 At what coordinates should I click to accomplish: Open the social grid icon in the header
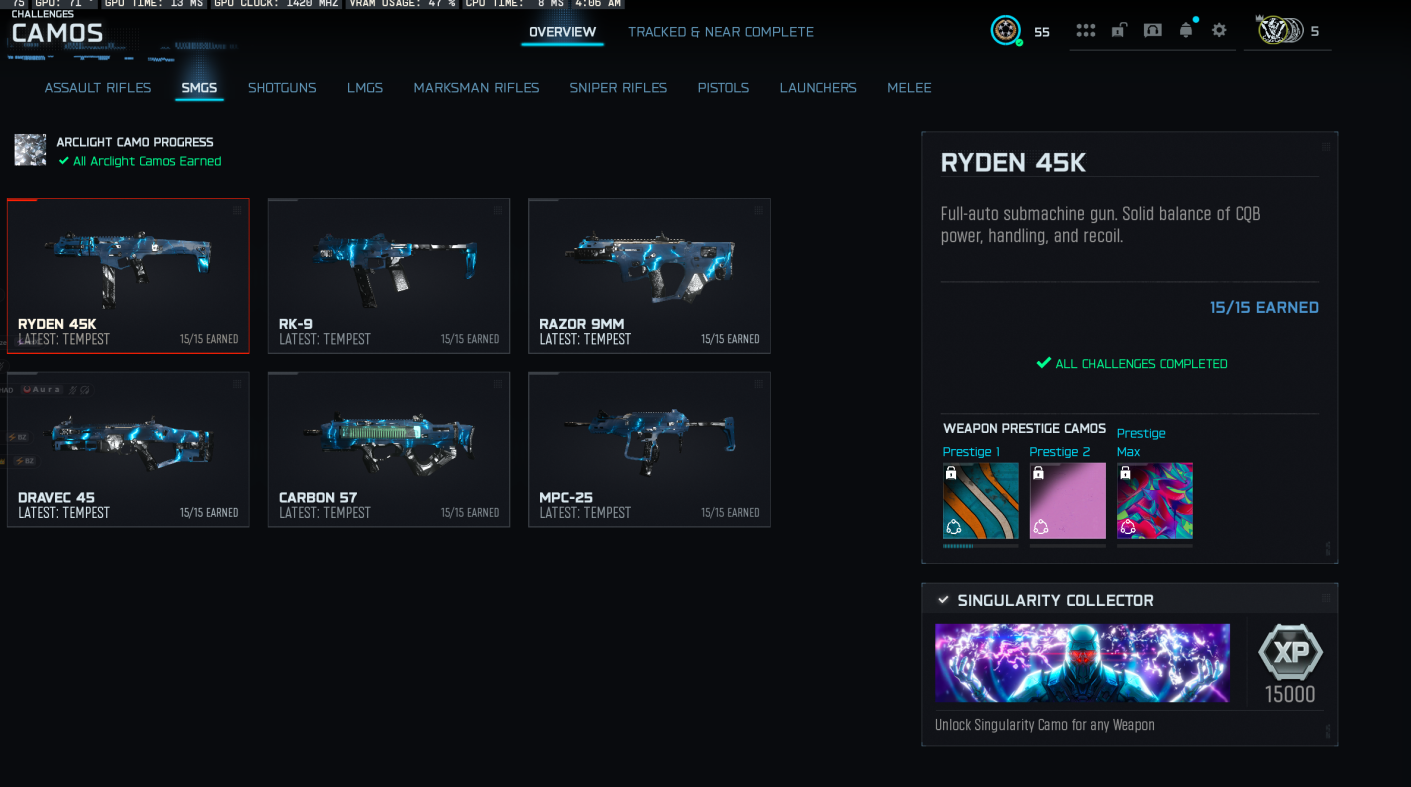[1086, 31]
